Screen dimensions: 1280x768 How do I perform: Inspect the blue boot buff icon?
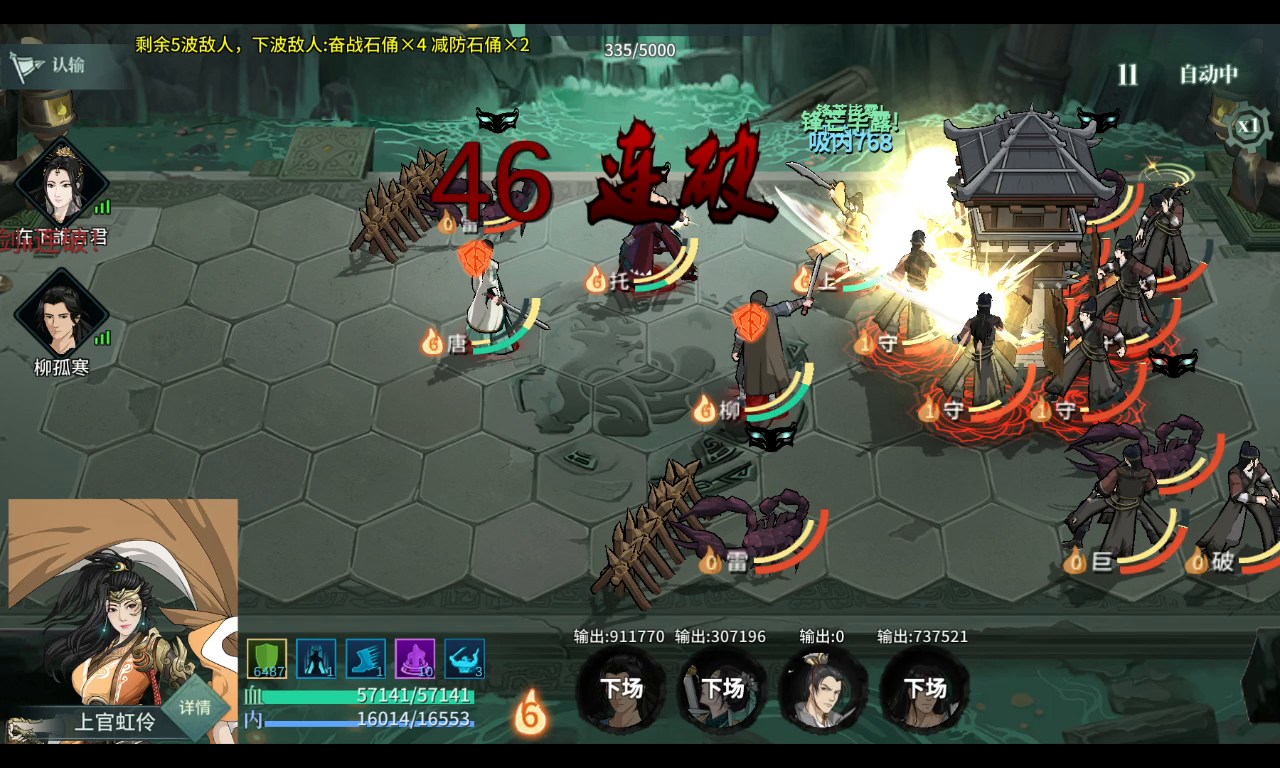tap(365, 659)
